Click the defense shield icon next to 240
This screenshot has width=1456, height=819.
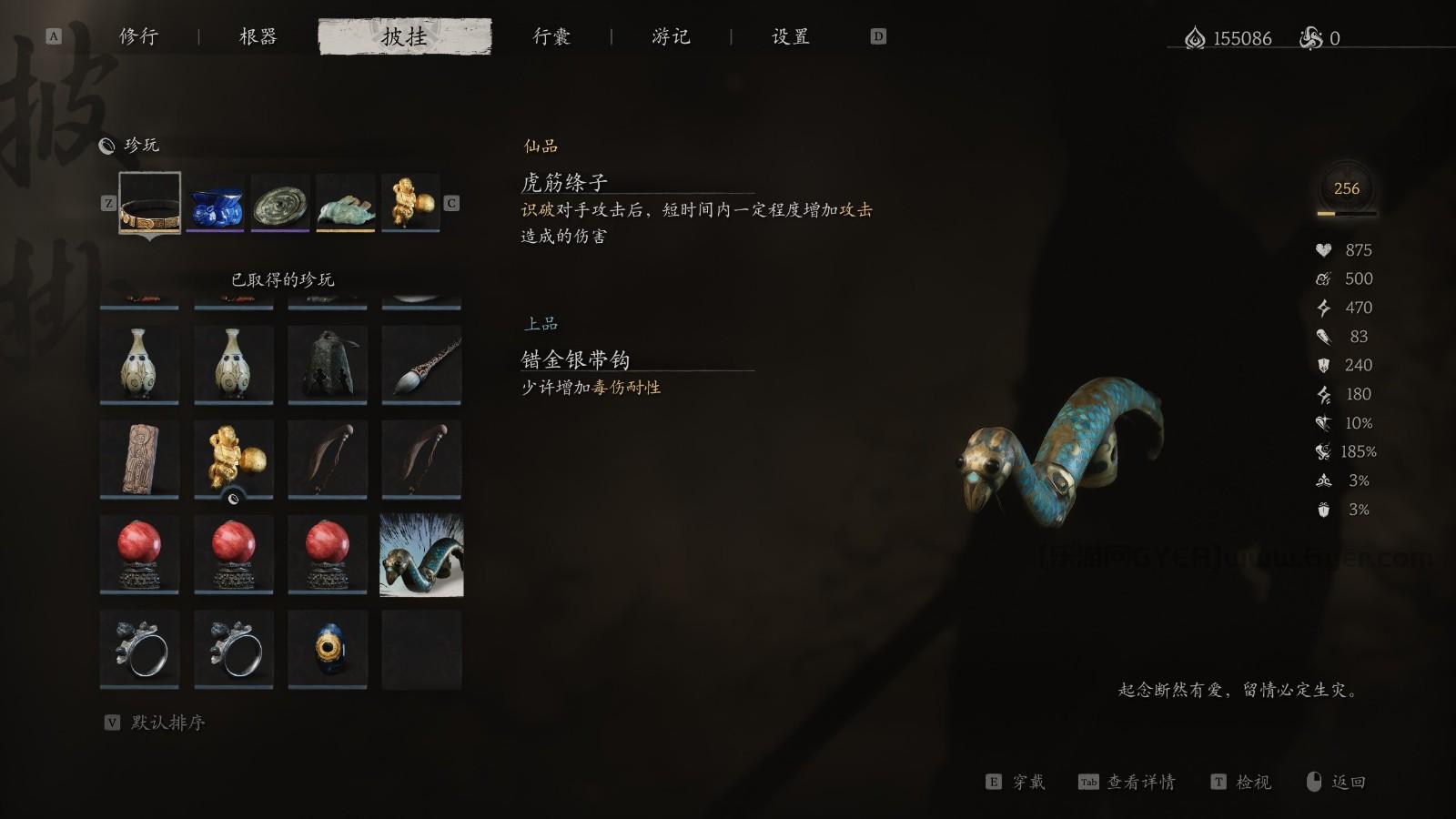pos(1325,365)
